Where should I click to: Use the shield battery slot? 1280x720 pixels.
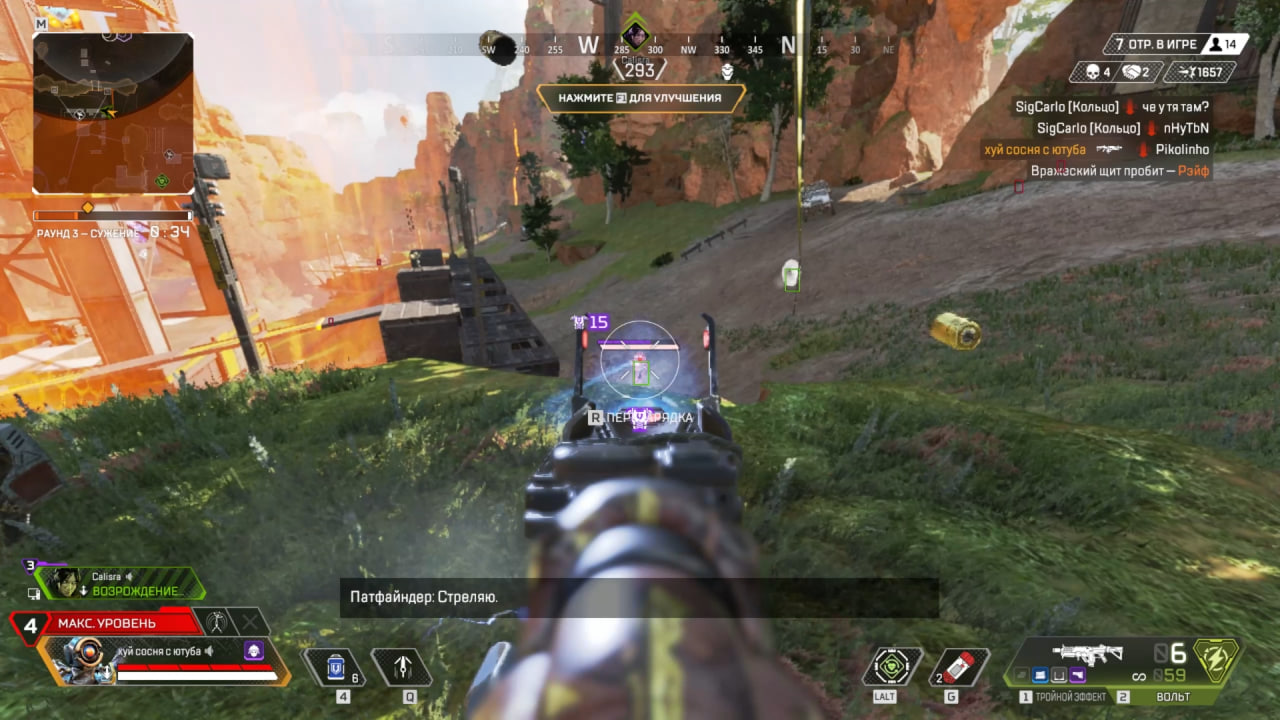(x=336, y=667)
